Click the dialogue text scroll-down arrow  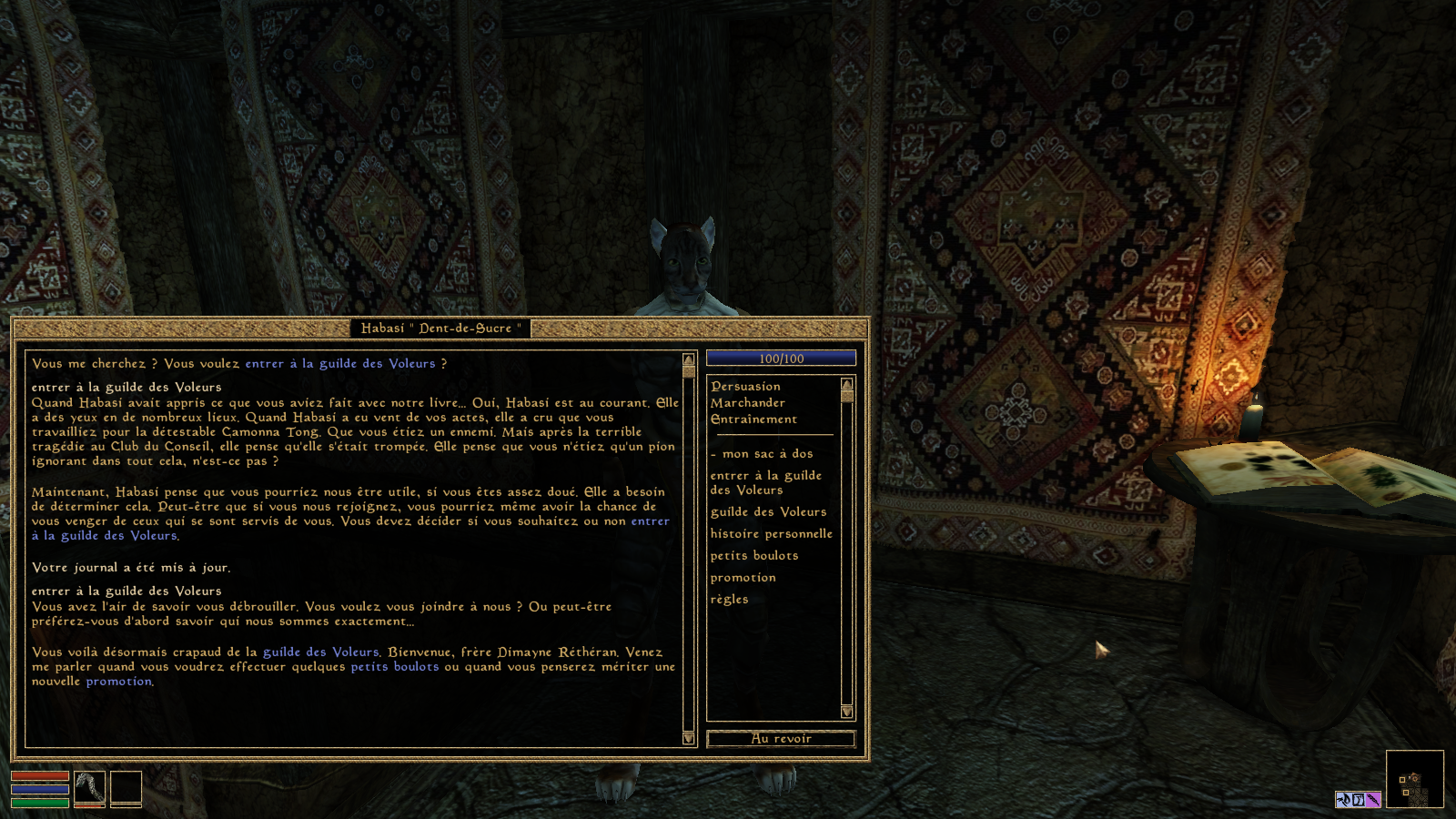coord(689,738)
